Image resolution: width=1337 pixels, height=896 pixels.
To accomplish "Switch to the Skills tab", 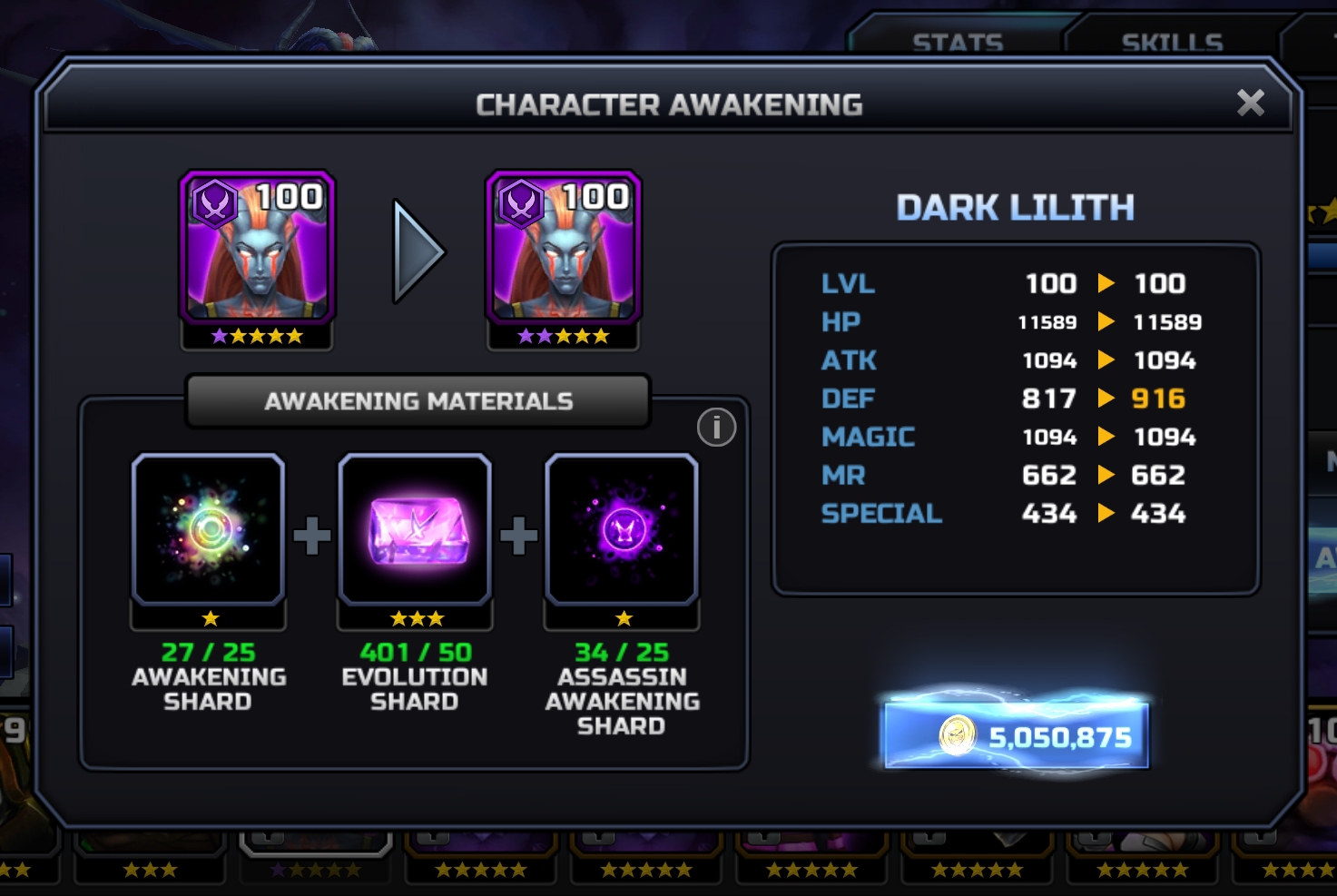I will coord(1172,42).
